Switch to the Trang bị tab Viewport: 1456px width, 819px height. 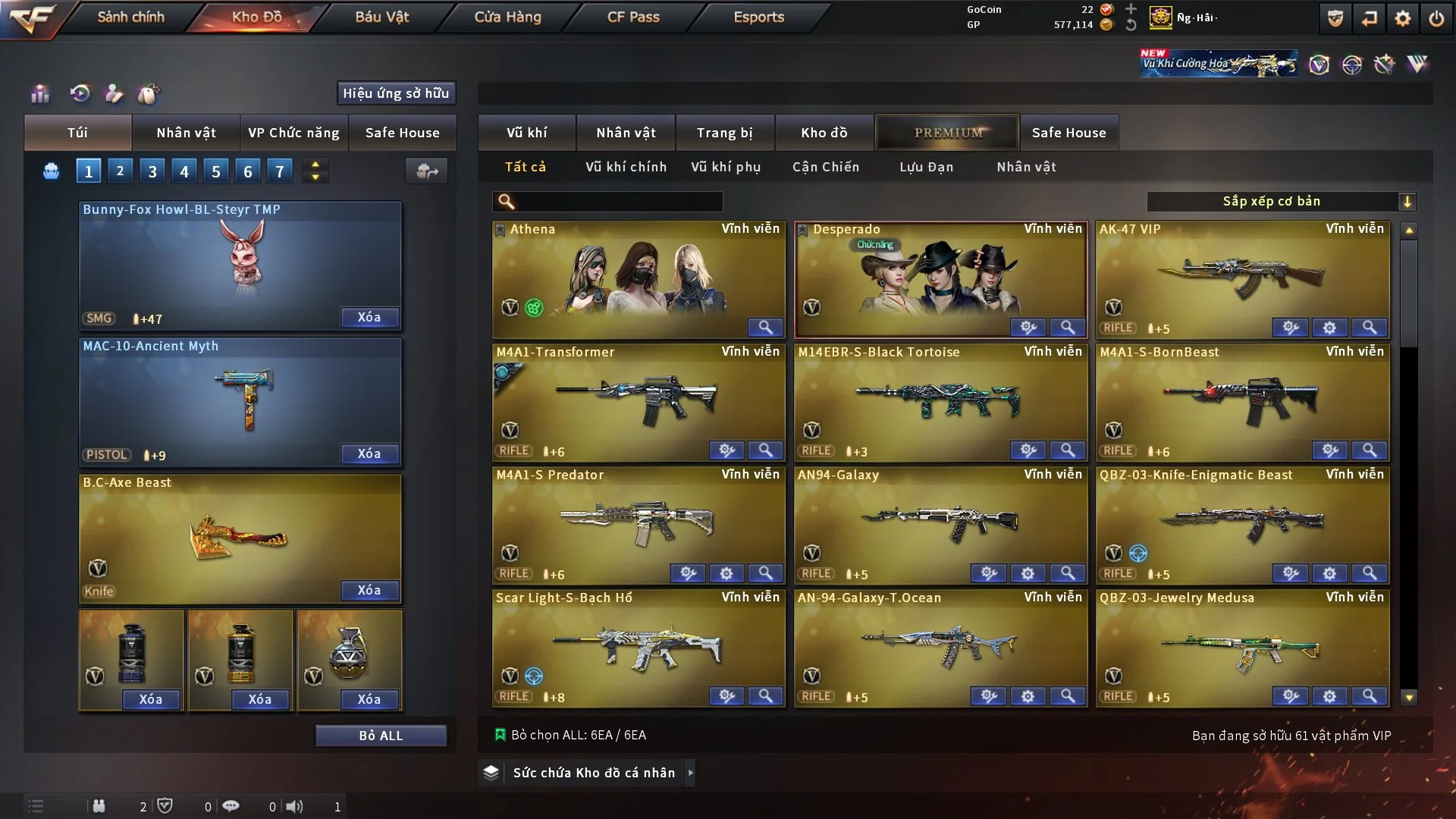[x=724, y=133]
